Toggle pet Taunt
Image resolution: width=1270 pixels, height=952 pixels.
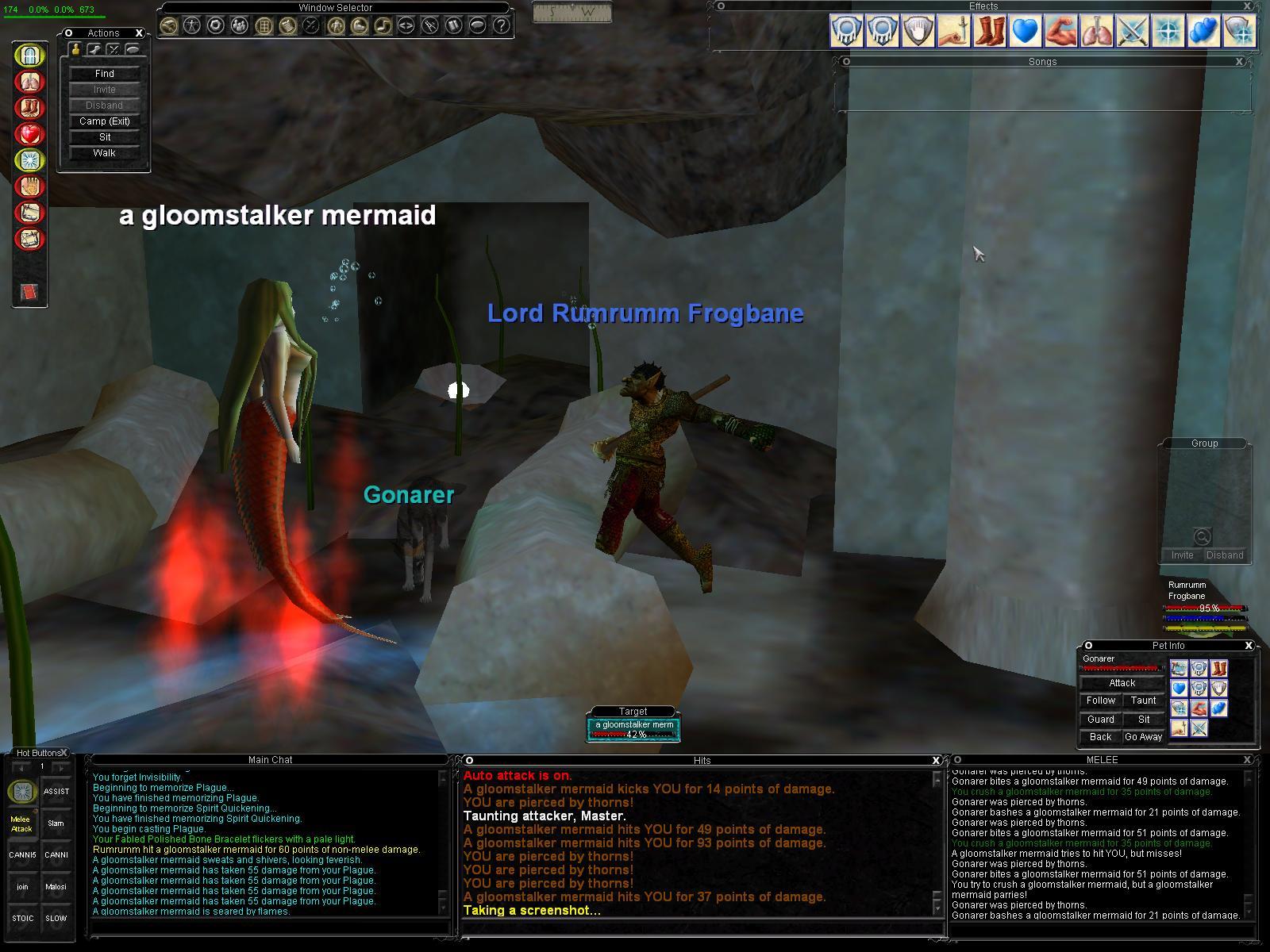pyautogui.click(x=1143, y=701)
